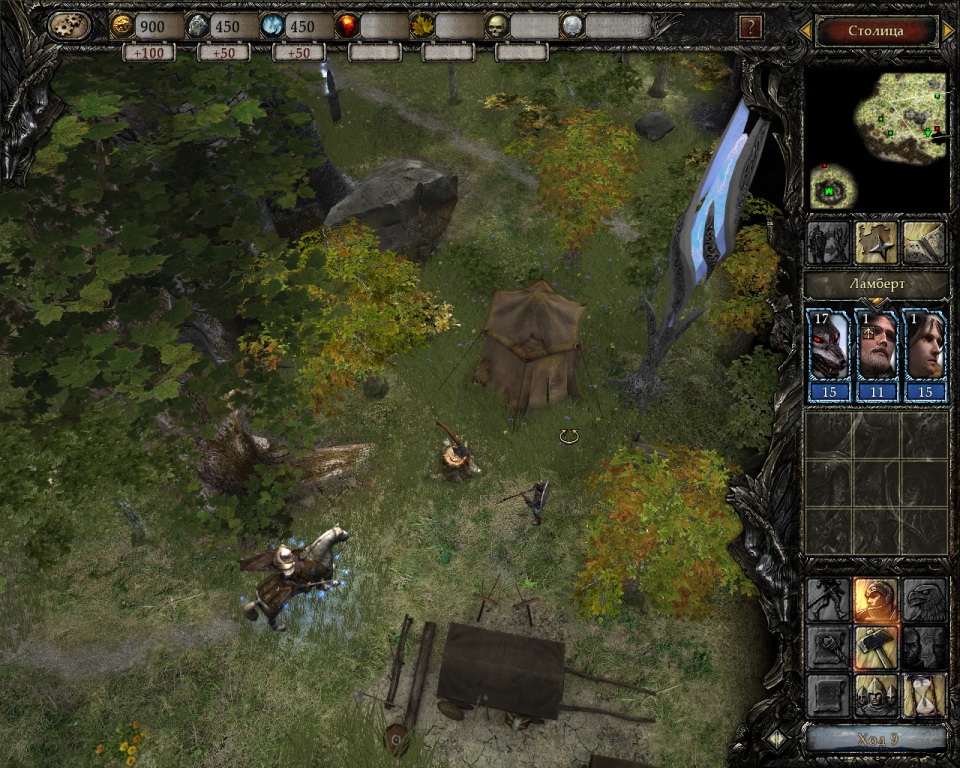This screenshot has width=960, height=768.
Task: Open the three soldiers army icon
Action: click(876, 695)
